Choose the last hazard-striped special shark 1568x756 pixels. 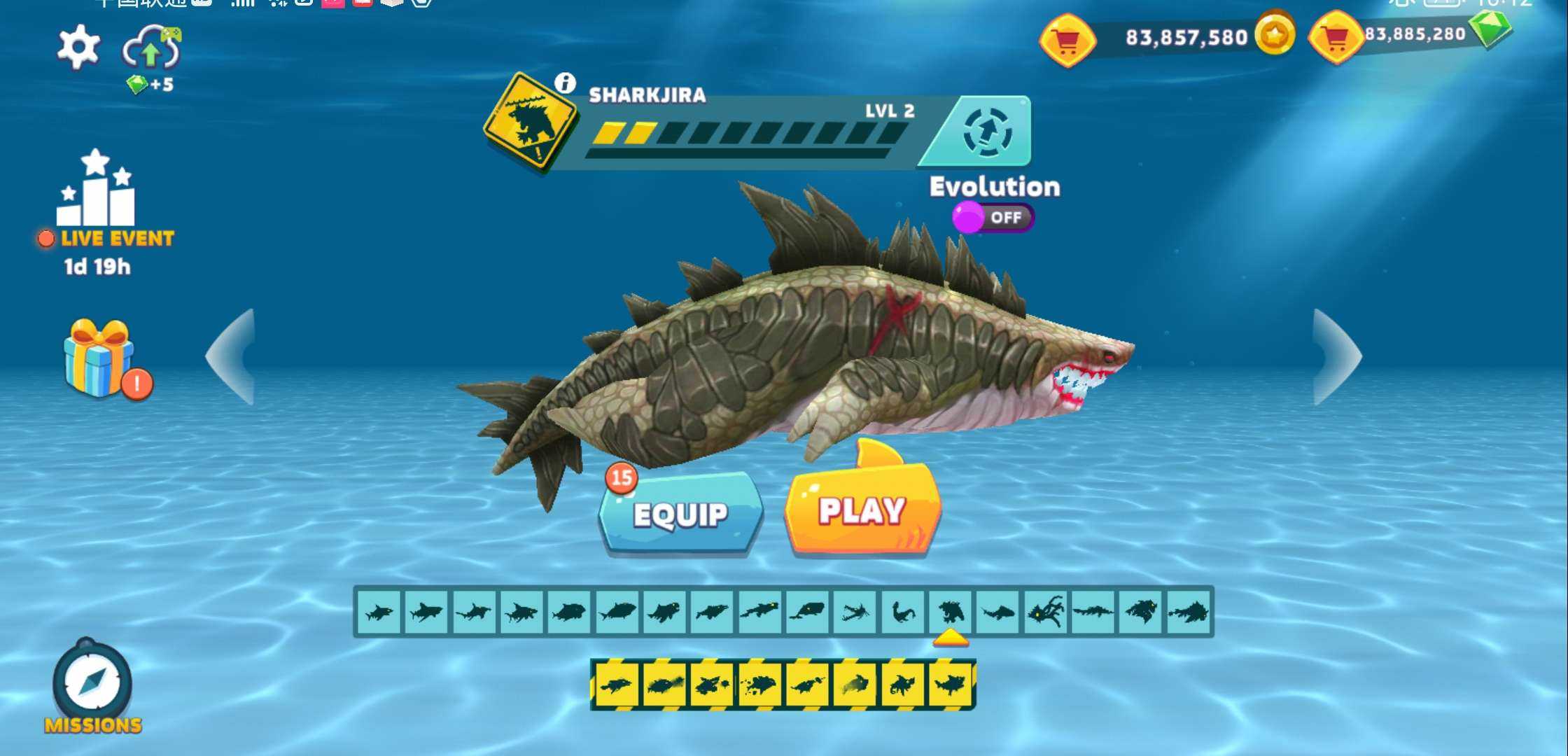pos(950,684)
